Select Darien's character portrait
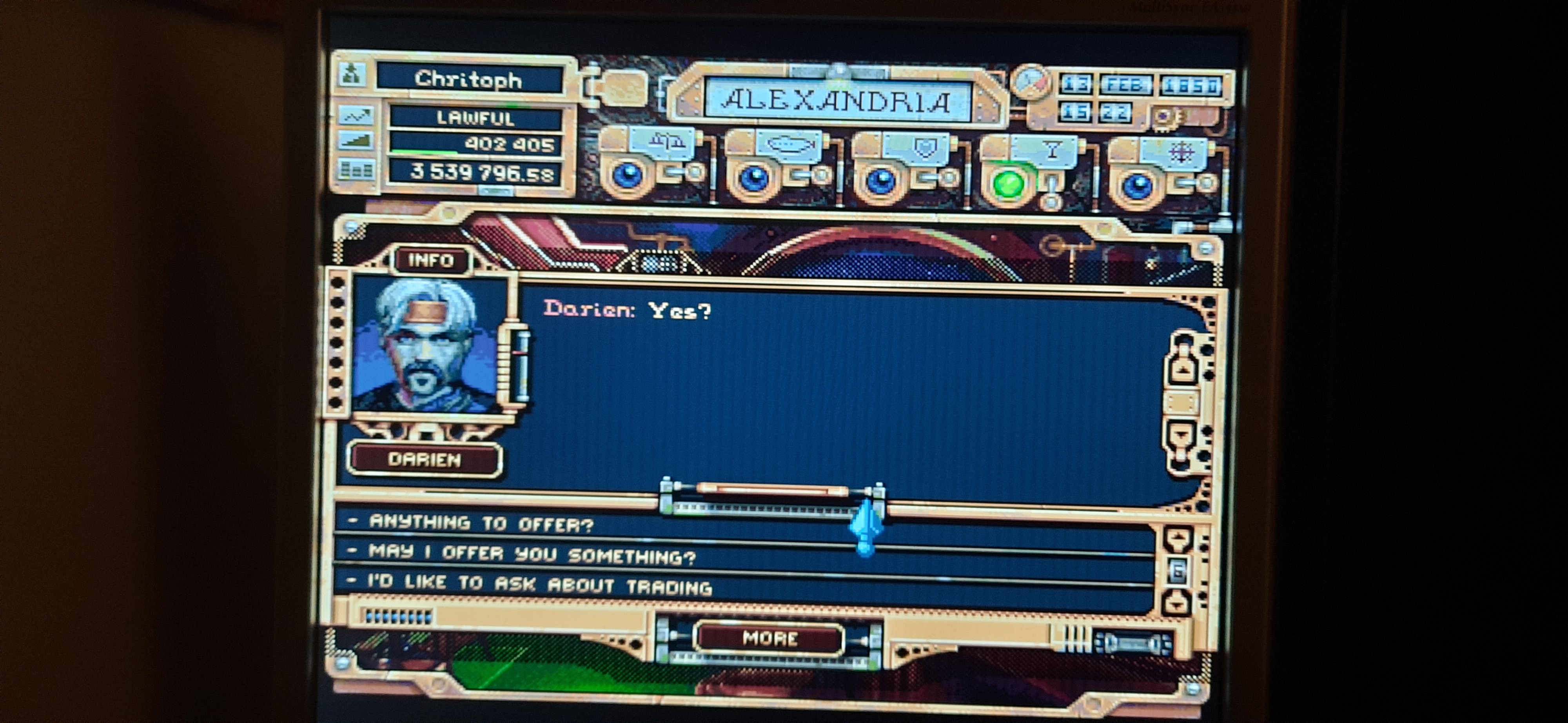This screenshot has width=1568, height=723. click(x=428, y=346)
